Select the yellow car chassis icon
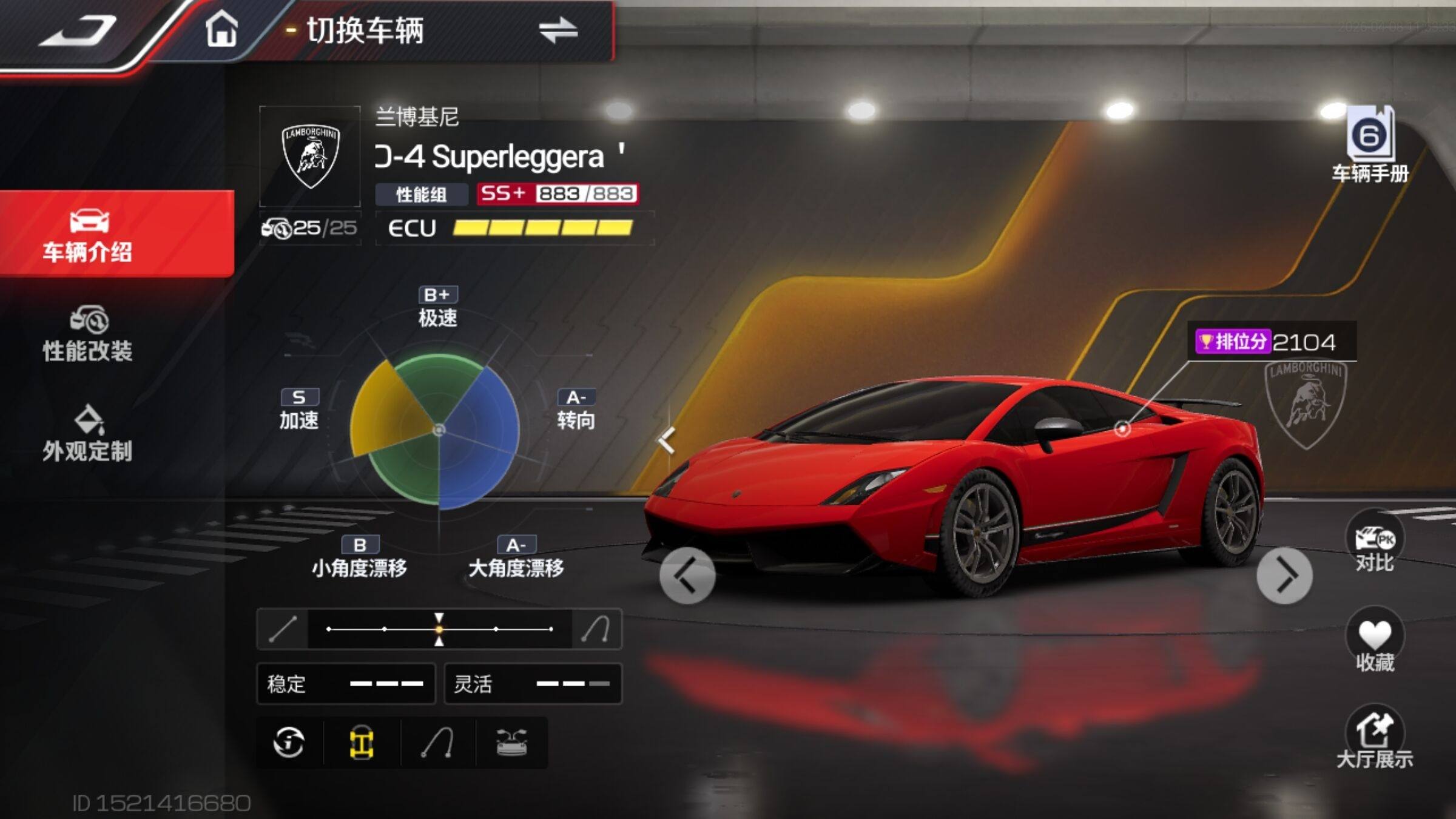 click(362, 743)
